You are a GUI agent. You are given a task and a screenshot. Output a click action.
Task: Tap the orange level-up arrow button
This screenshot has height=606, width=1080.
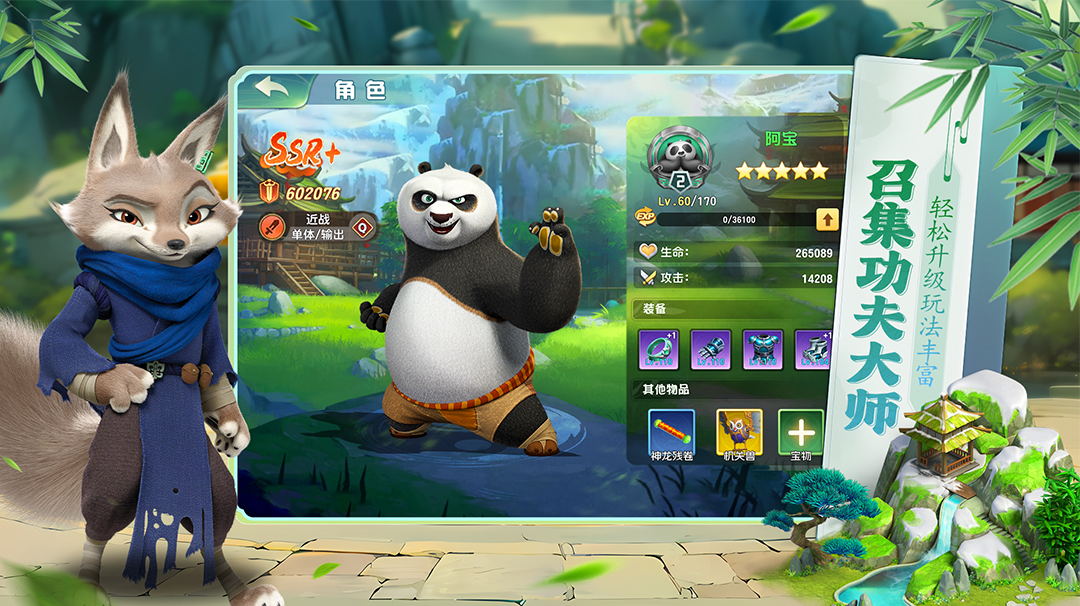pos(827,220)
